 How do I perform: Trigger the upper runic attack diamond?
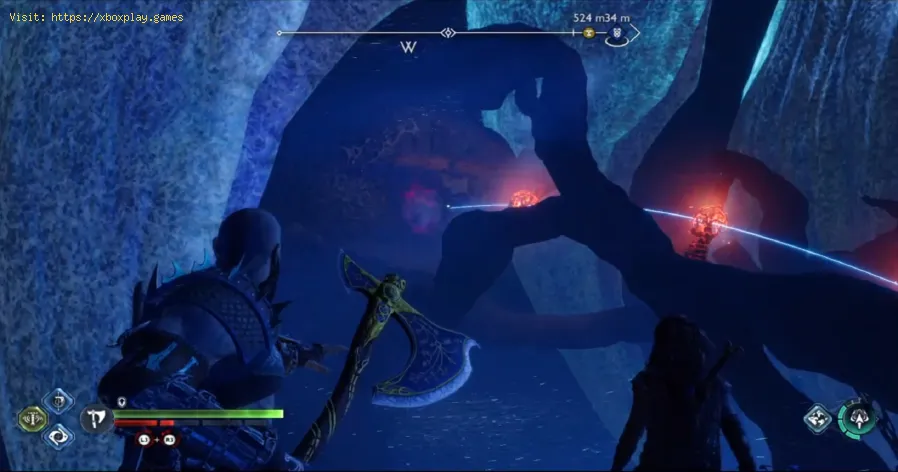(60, 403)
